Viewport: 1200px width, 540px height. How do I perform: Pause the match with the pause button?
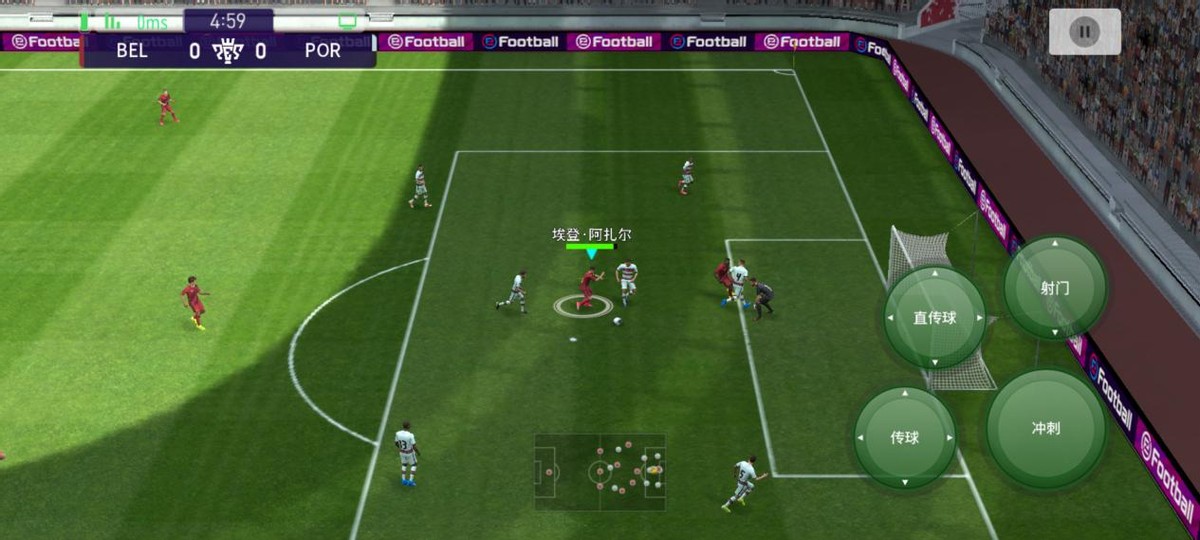[x=1084, y=32]
